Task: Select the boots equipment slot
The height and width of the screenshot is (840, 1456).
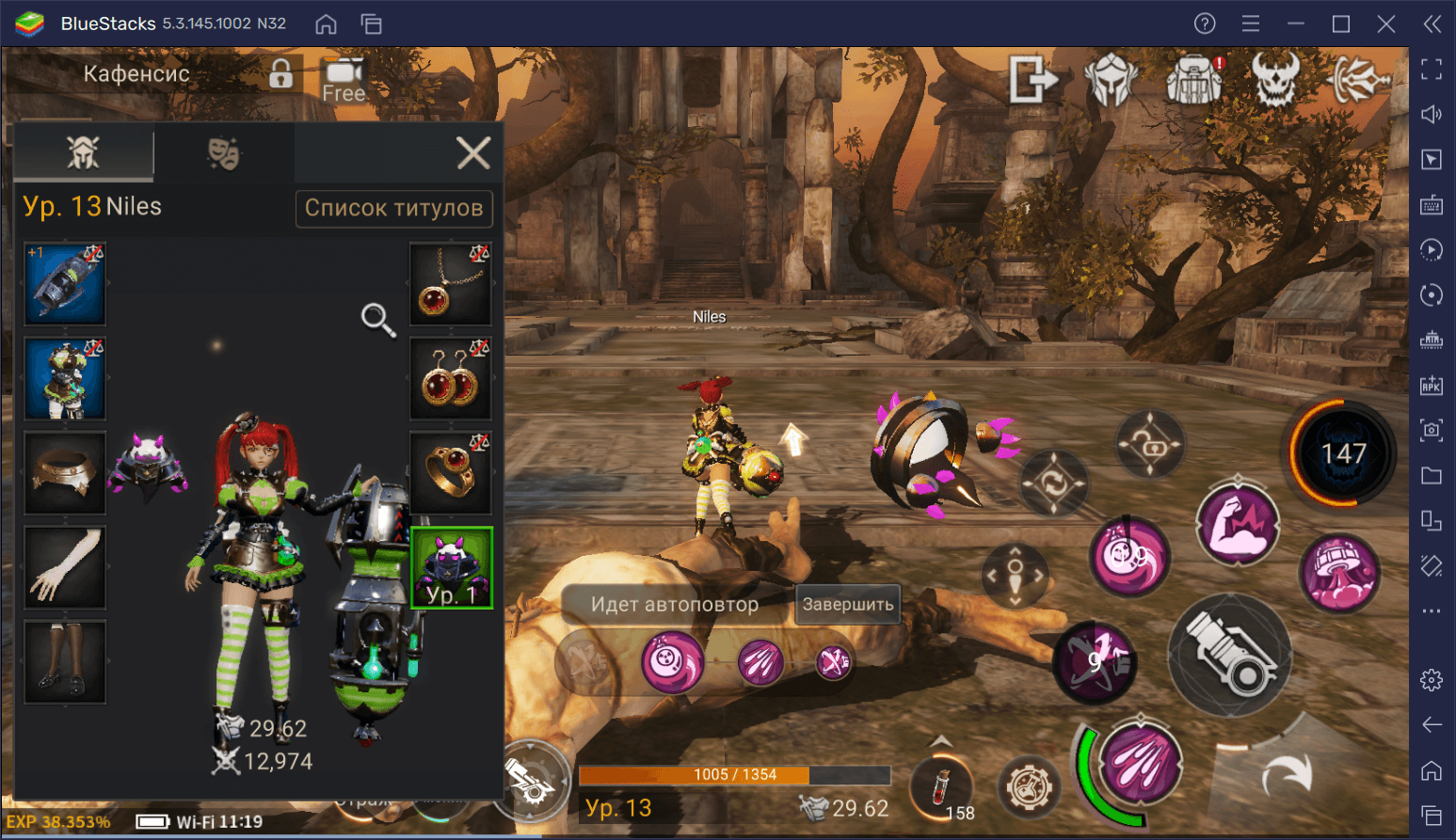Action: pos(65,661)
